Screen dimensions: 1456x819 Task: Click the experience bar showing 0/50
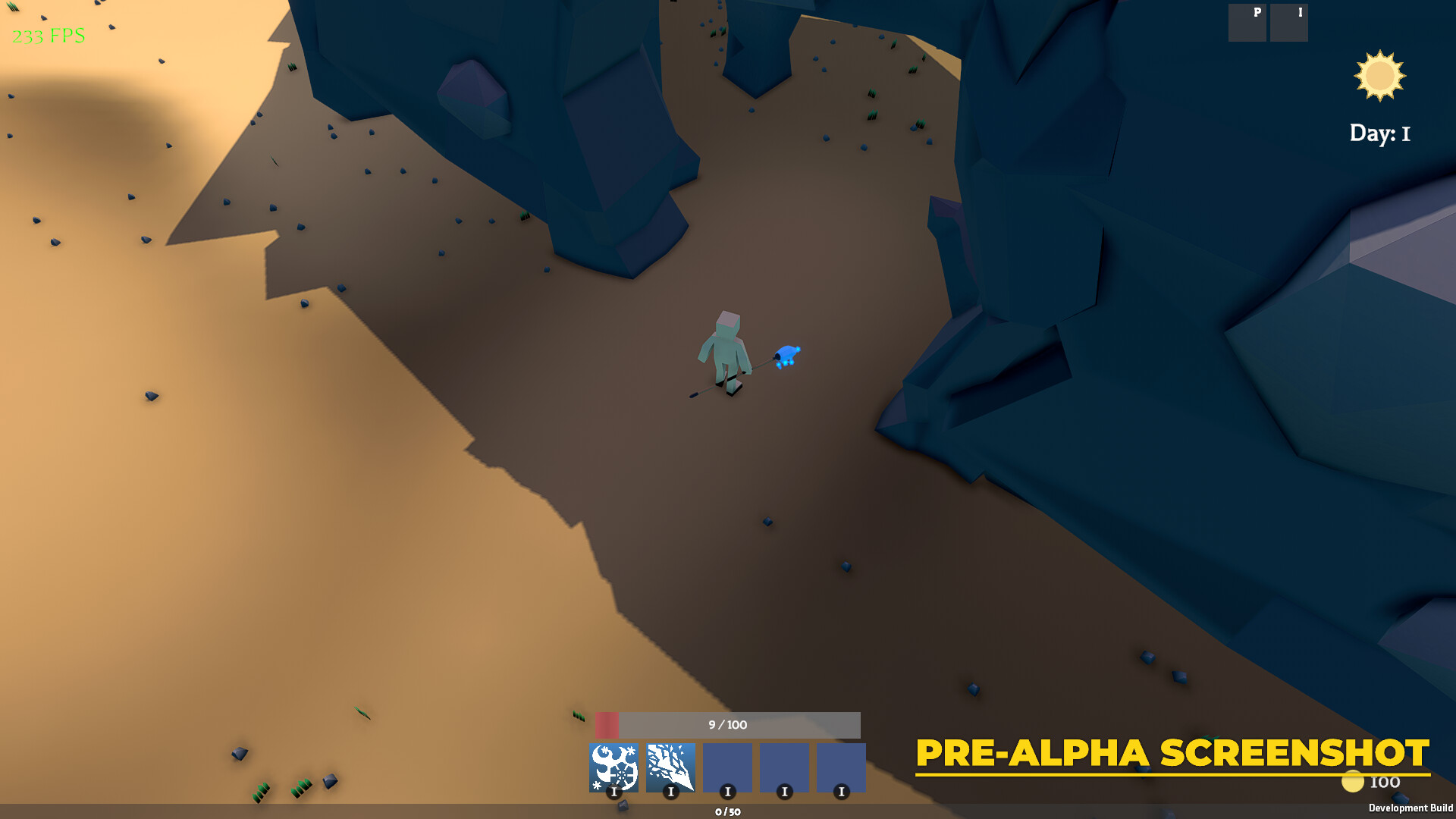tap(728, 812)
